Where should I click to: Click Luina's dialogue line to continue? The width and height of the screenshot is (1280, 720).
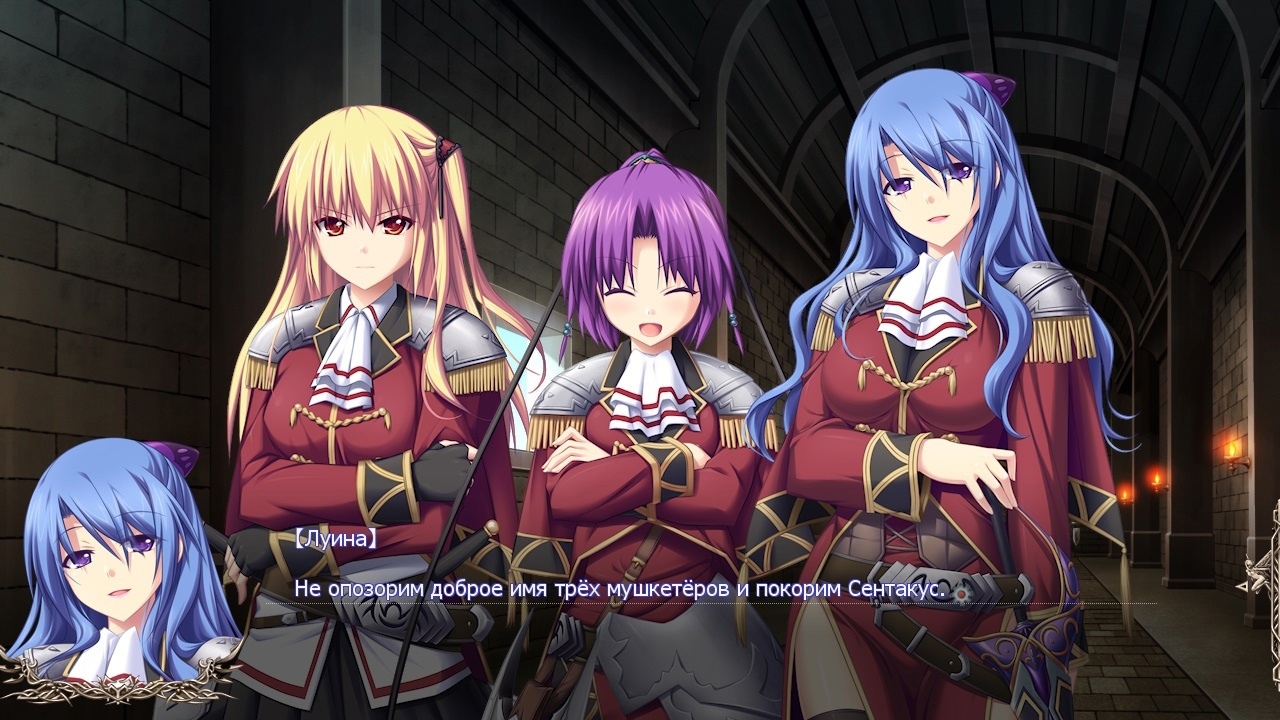tap(620, 588)
